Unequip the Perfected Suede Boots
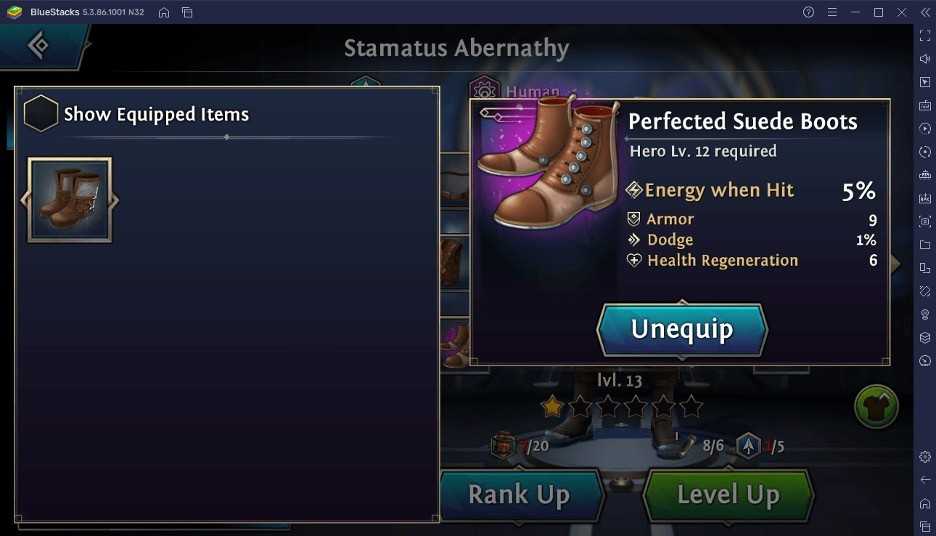 tap(682, 329)
